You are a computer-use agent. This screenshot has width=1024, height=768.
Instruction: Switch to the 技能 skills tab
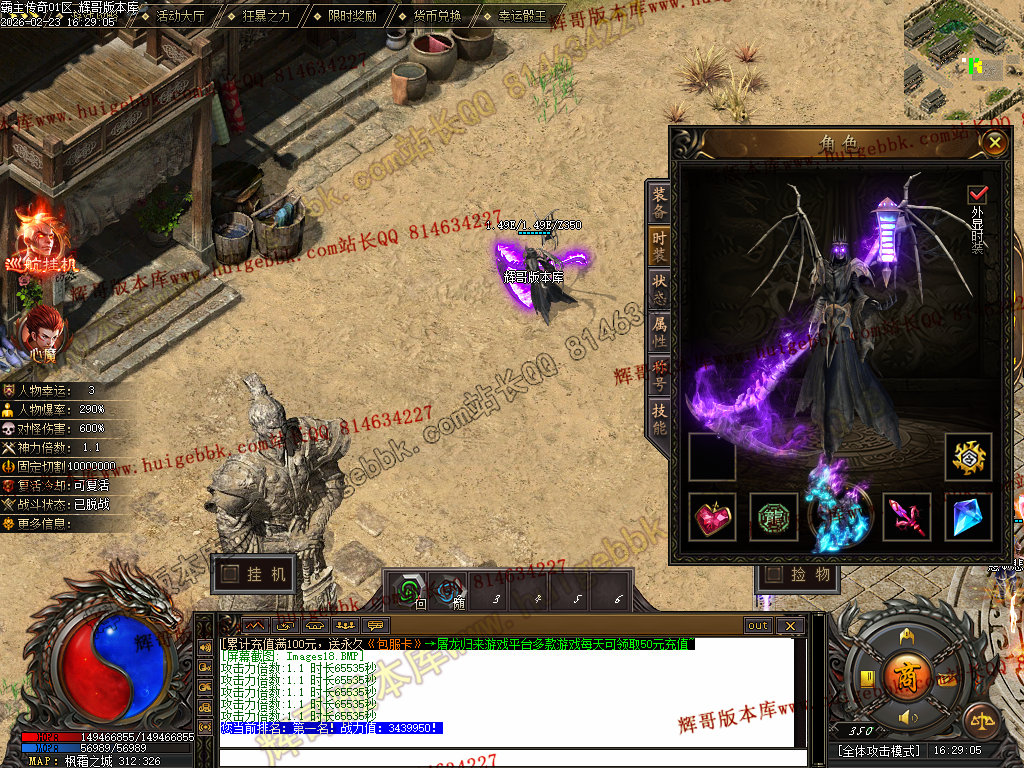pos(659,416)
